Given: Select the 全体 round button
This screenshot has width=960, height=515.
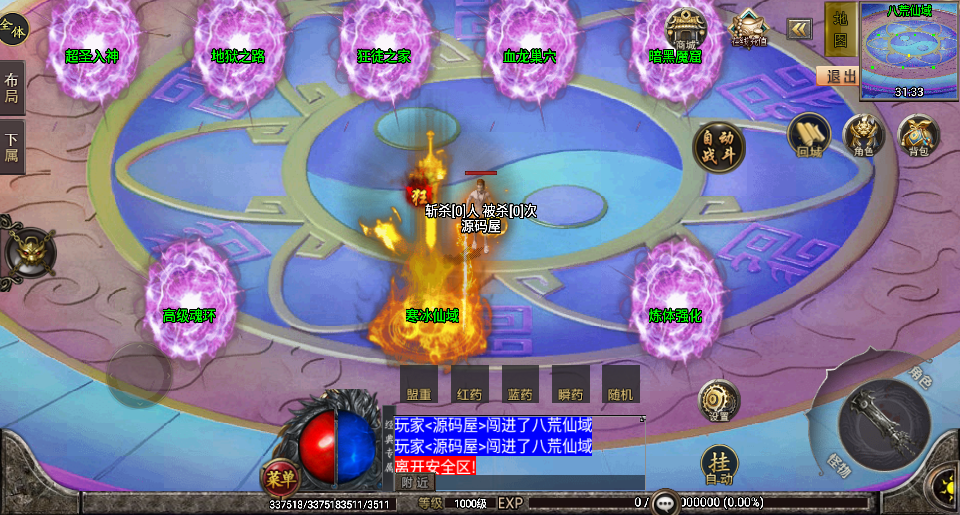Looking at the screenshot, I should (x=13, y=31).
